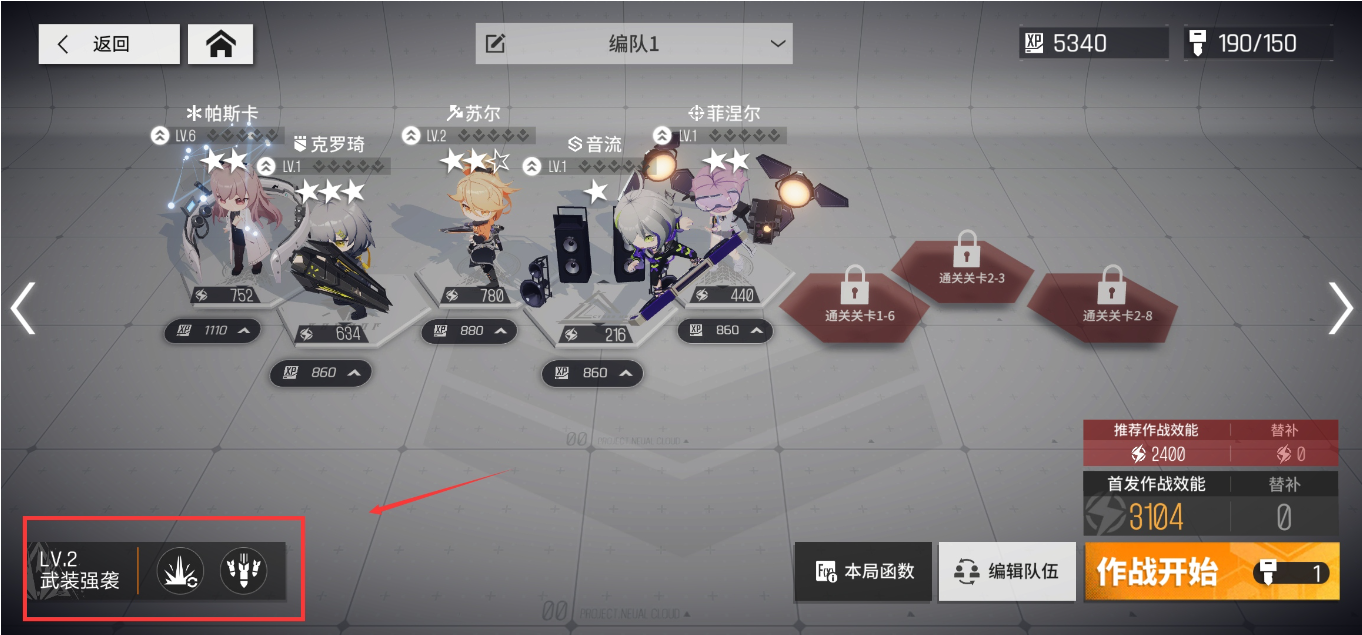Show the 本局函数 function list
This screenshot has height=635, width=1362.
coord(863,572)
